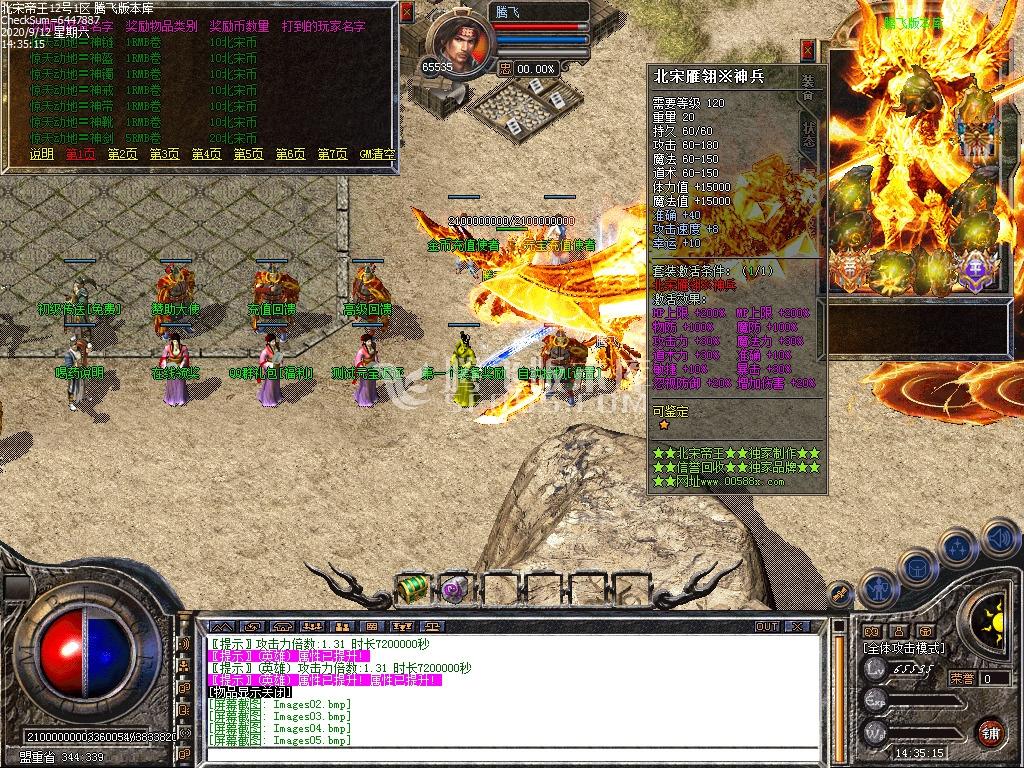1024x768 pixels.
Task: Type in the chat input field
Action: (x=500, y=755)
